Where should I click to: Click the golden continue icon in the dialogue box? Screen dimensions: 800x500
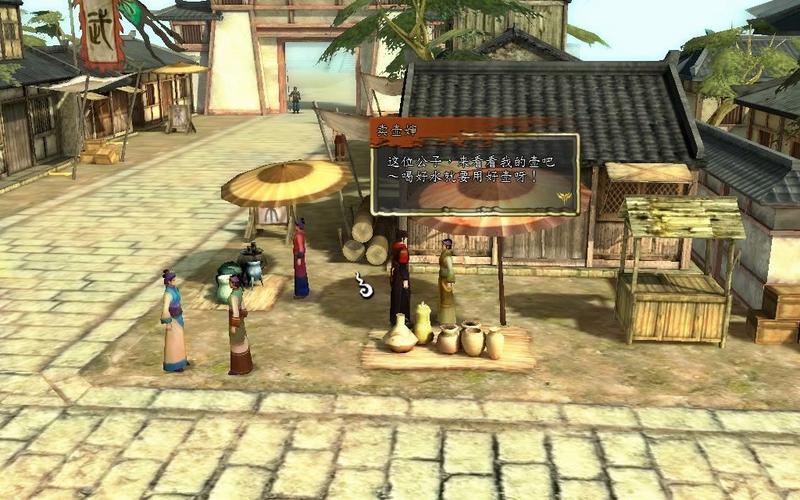pos(566,198)
